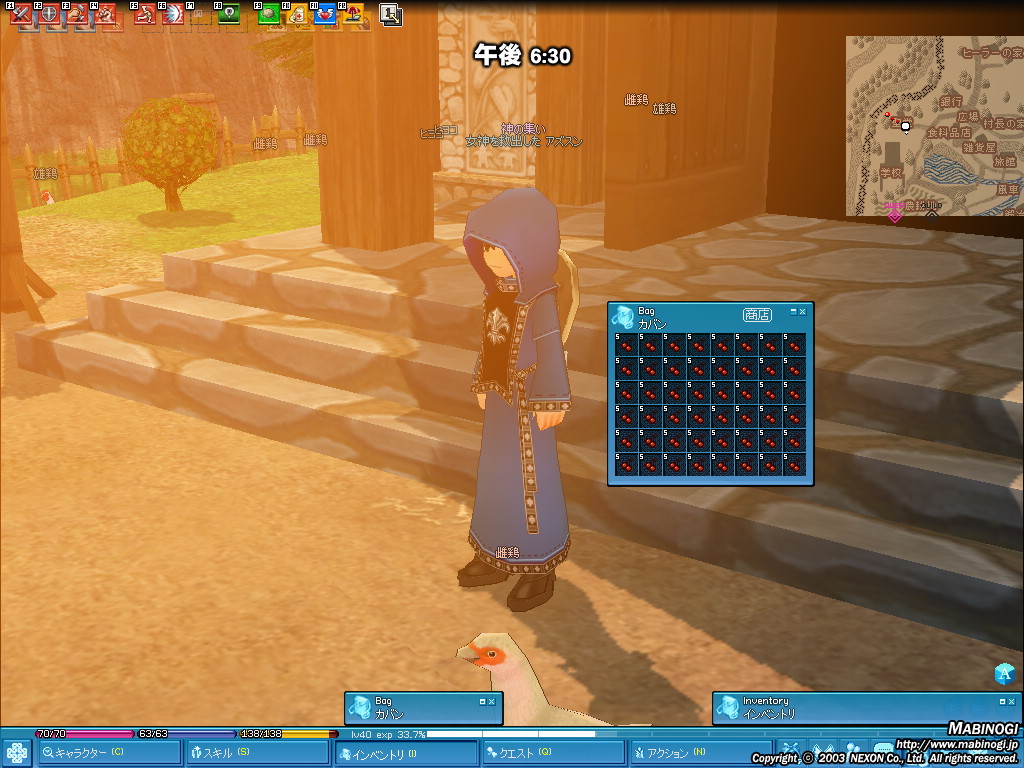This screenshot has width=1024, height=768.
Task: Activate the F1 crossed swords skill
Action: tap(20, 15)
